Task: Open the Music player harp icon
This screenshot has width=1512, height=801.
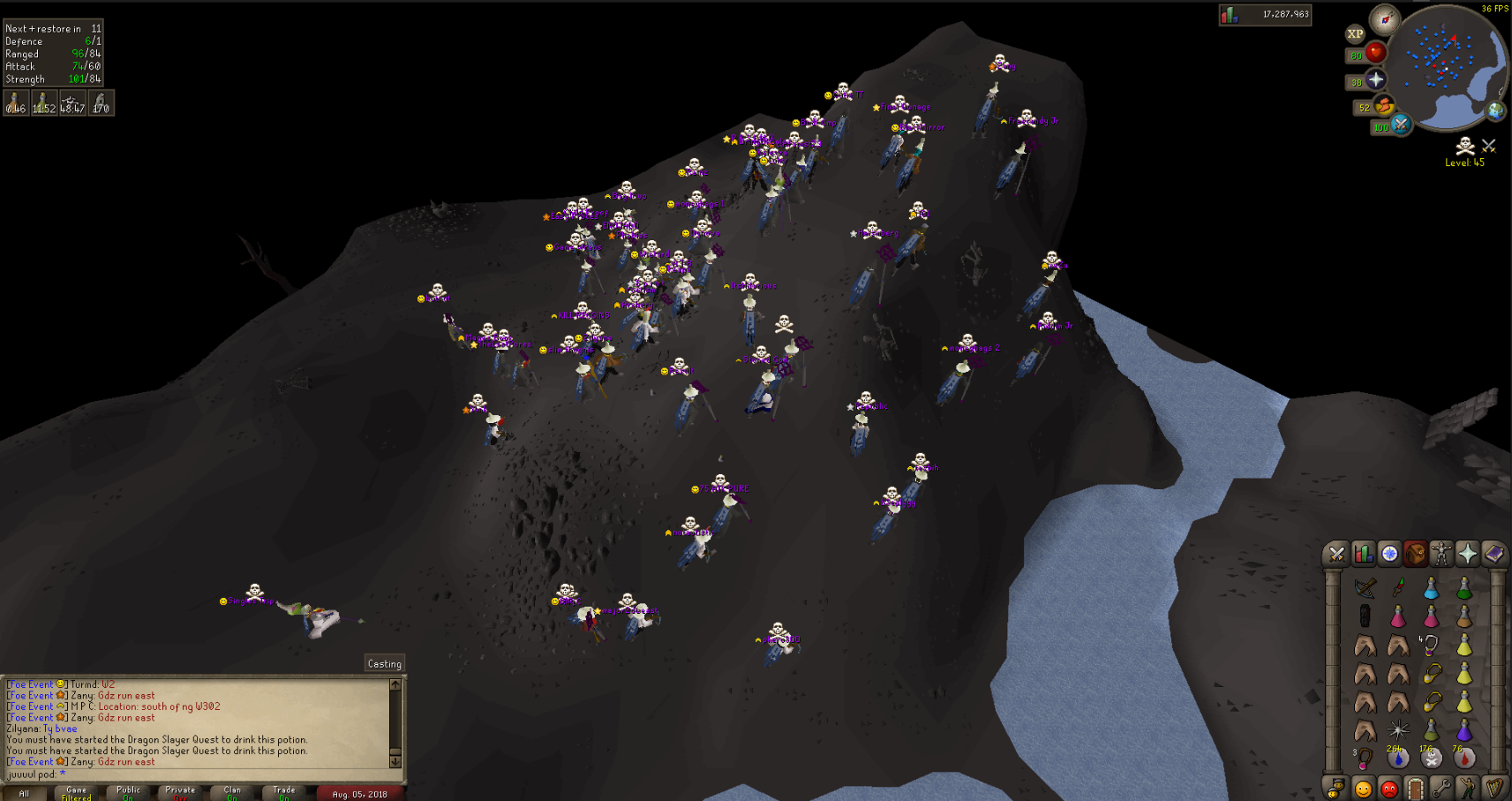Action: click(x=1493, y=786)
